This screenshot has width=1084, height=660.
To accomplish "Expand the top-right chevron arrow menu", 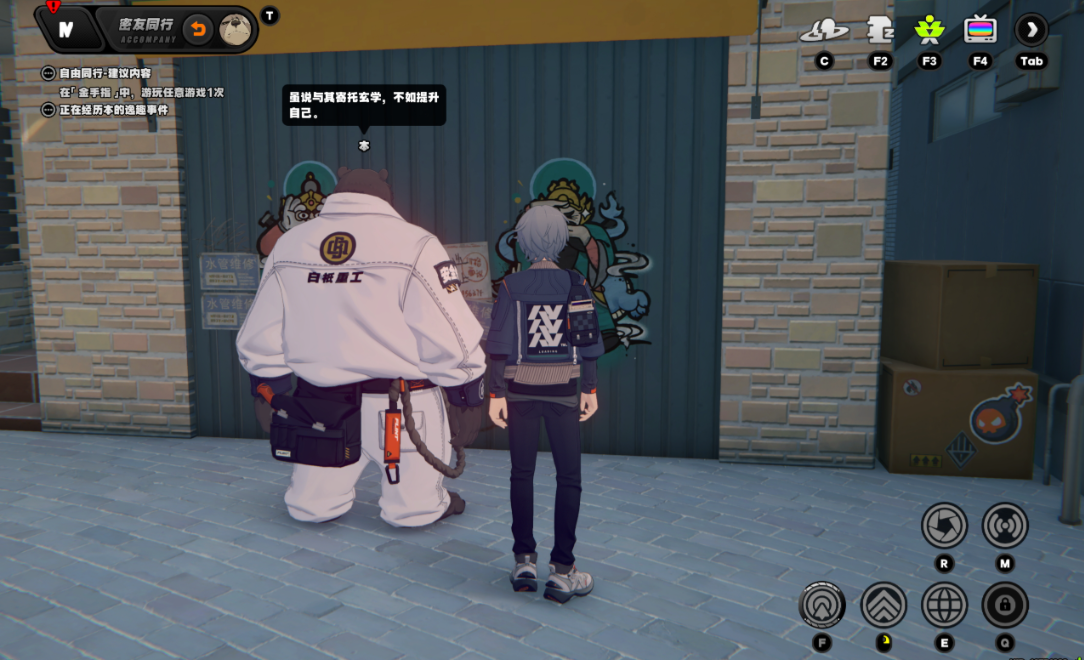I will pos(1031,30).
